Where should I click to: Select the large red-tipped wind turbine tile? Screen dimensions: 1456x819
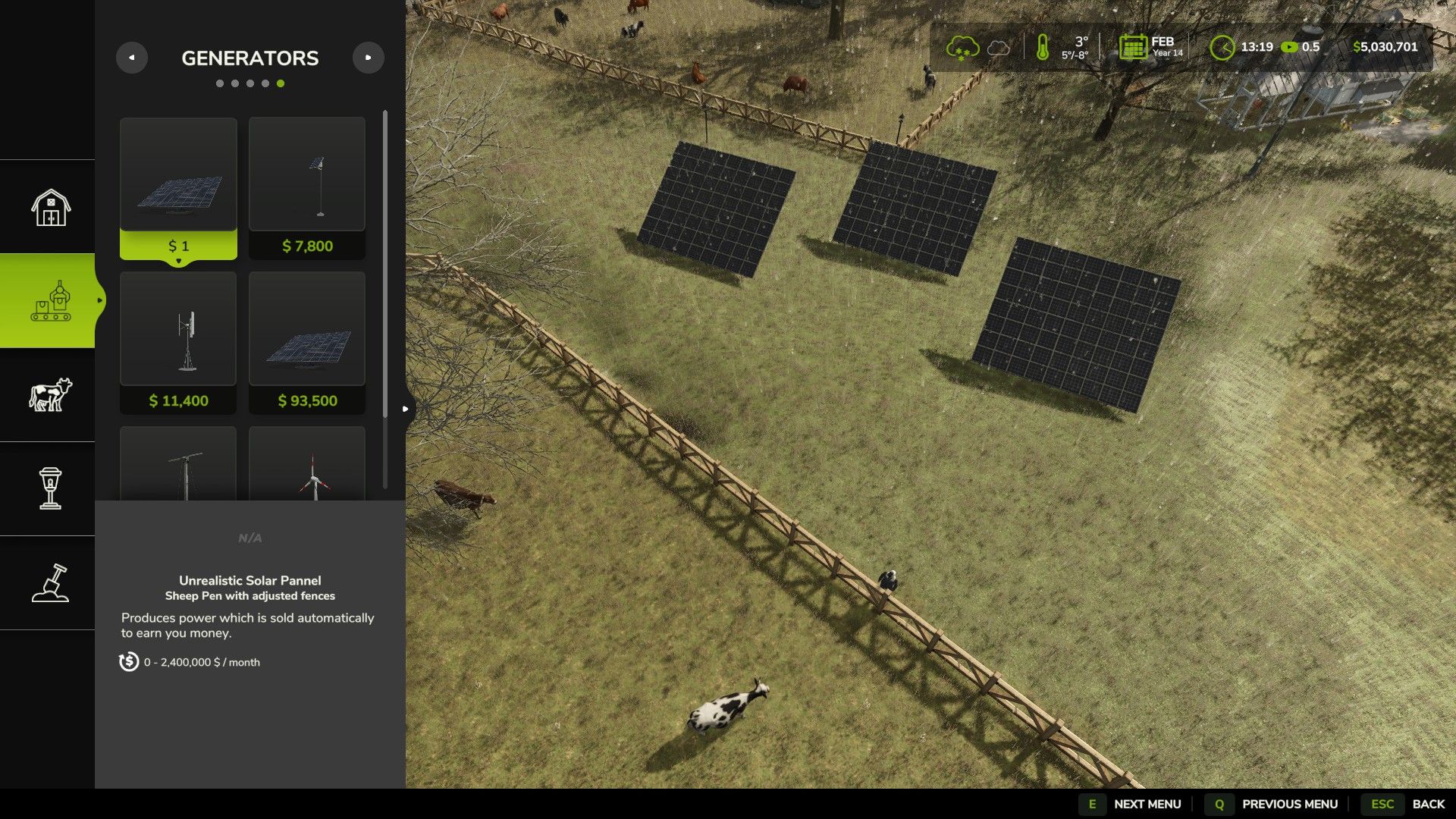click(307, 464)
